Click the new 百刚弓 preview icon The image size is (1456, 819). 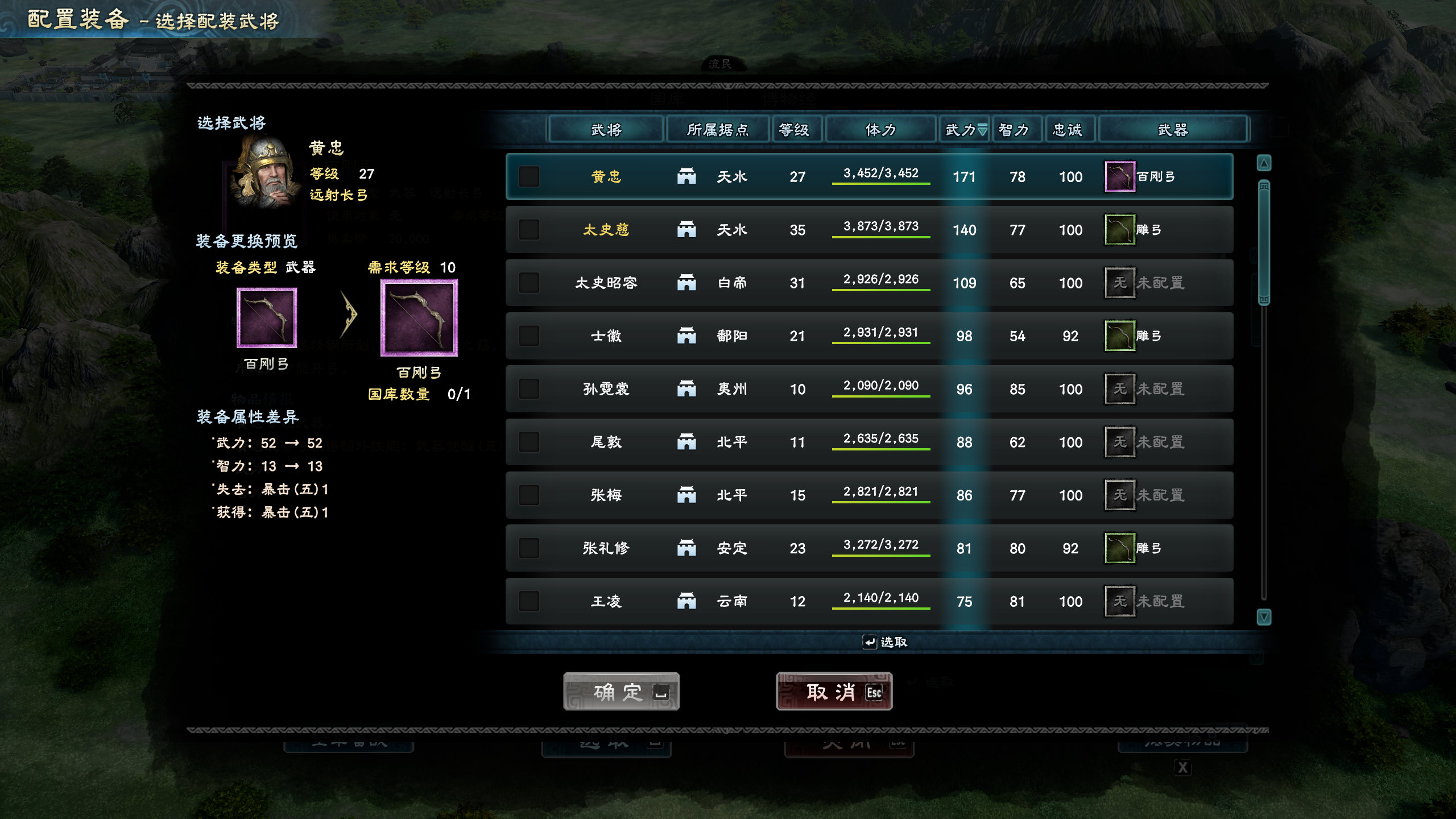[419, 318]
